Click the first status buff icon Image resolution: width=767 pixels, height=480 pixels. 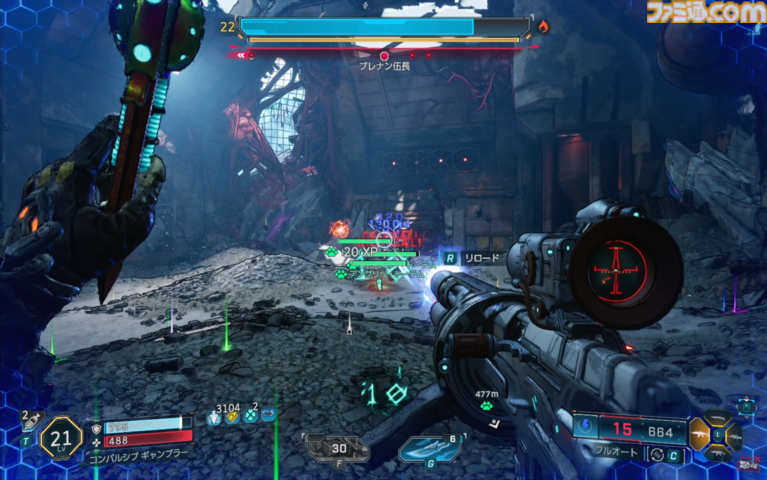(x=216, y=416)
